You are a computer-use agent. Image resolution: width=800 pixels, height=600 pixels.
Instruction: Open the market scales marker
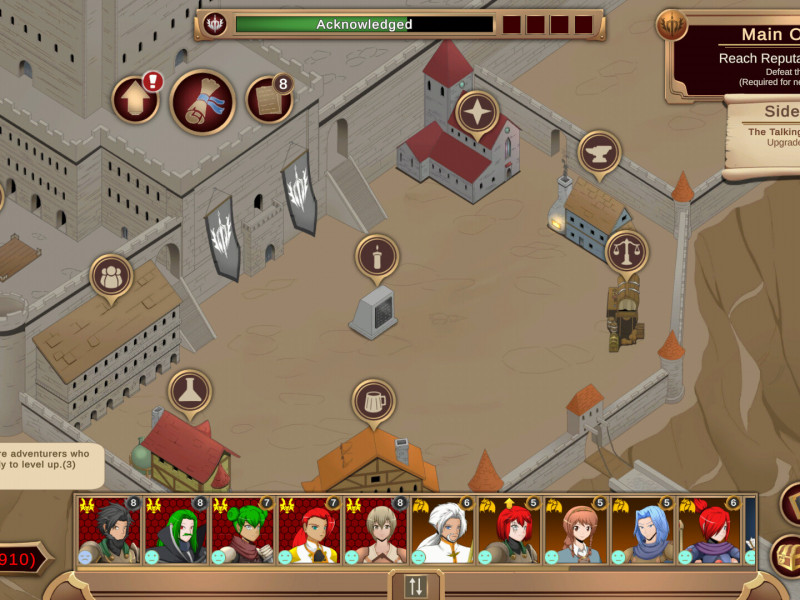tap(627, 251)
